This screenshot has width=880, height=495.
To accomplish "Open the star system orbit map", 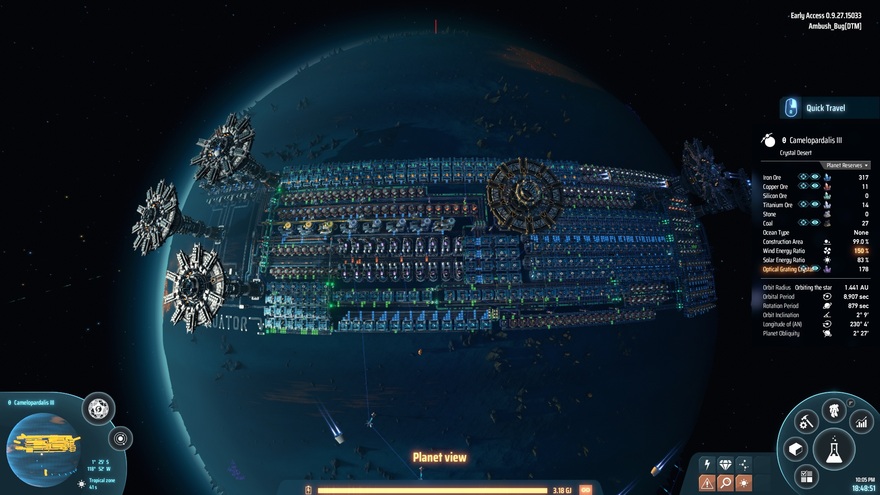I will pos(121,438).
